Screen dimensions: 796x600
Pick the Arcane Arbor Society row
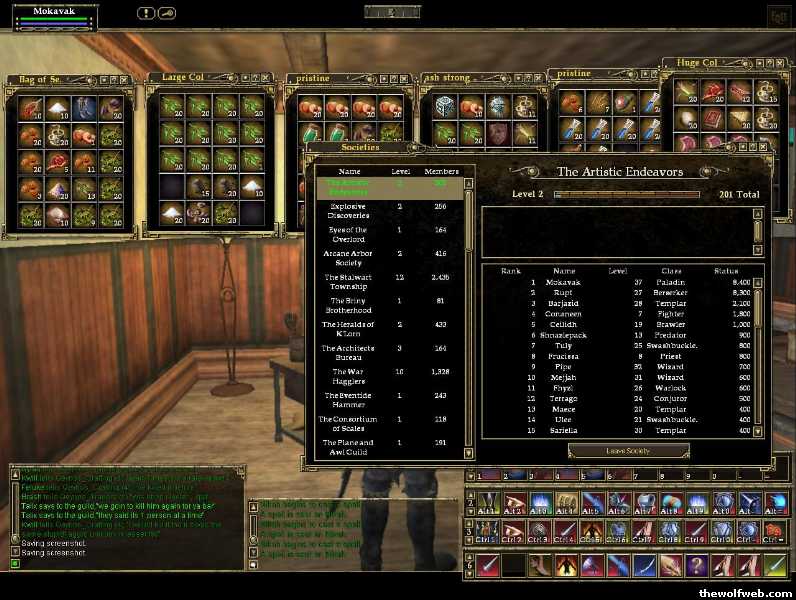coord(348,258)
